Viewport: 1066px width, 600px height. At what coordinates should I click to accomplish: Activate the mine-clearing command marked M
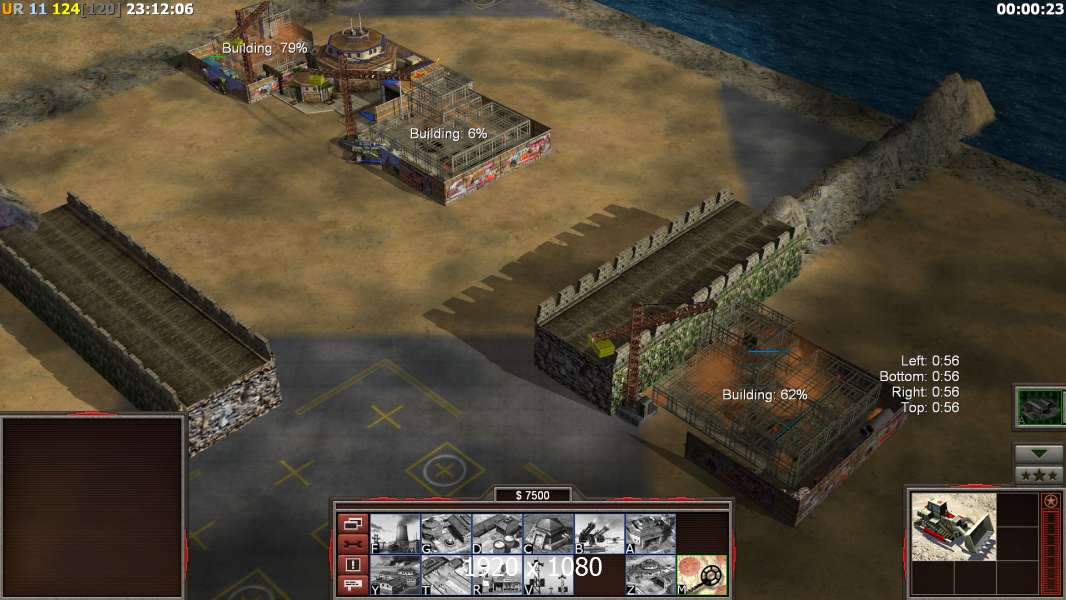point(701,575)
